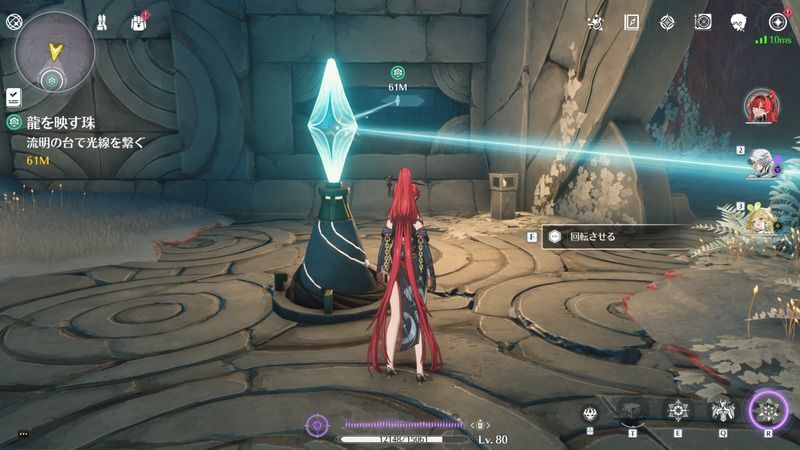Open the record-player disc icon
This screenshot has height=450, width=800.
click(x=702, y=22)
